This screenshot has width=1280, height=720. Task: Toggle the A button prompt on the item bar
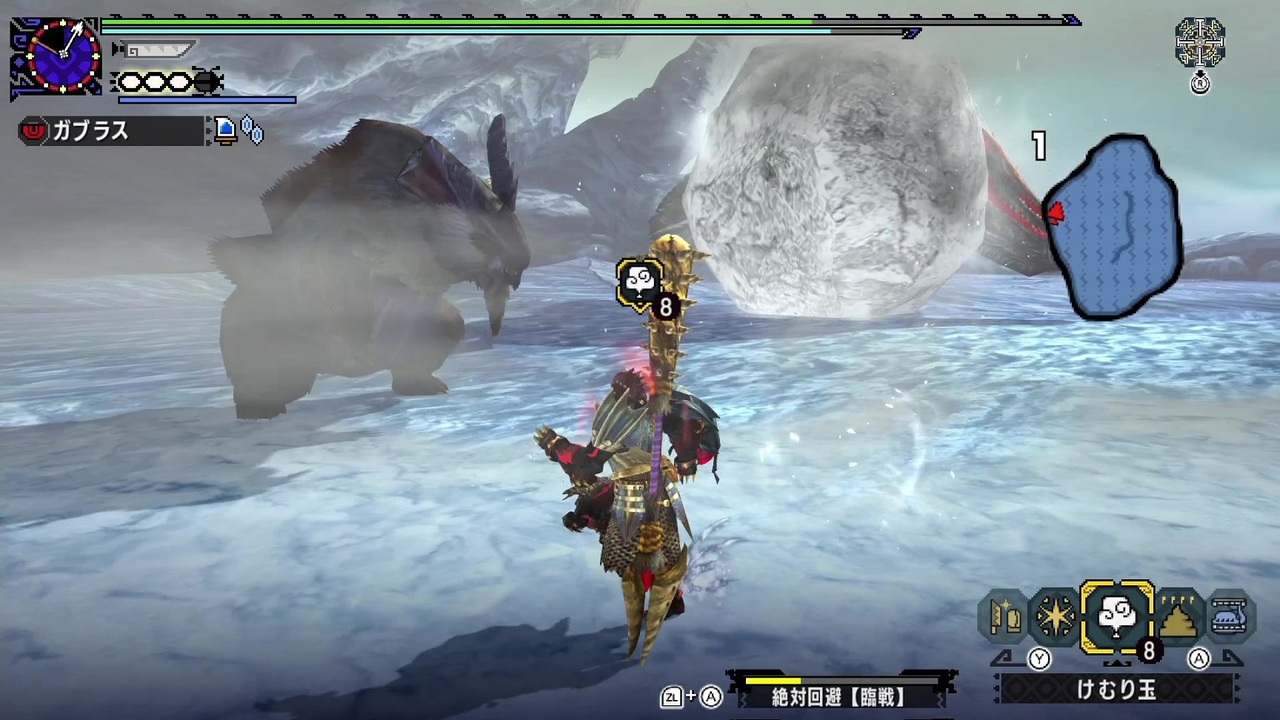tap(1198, 658)
